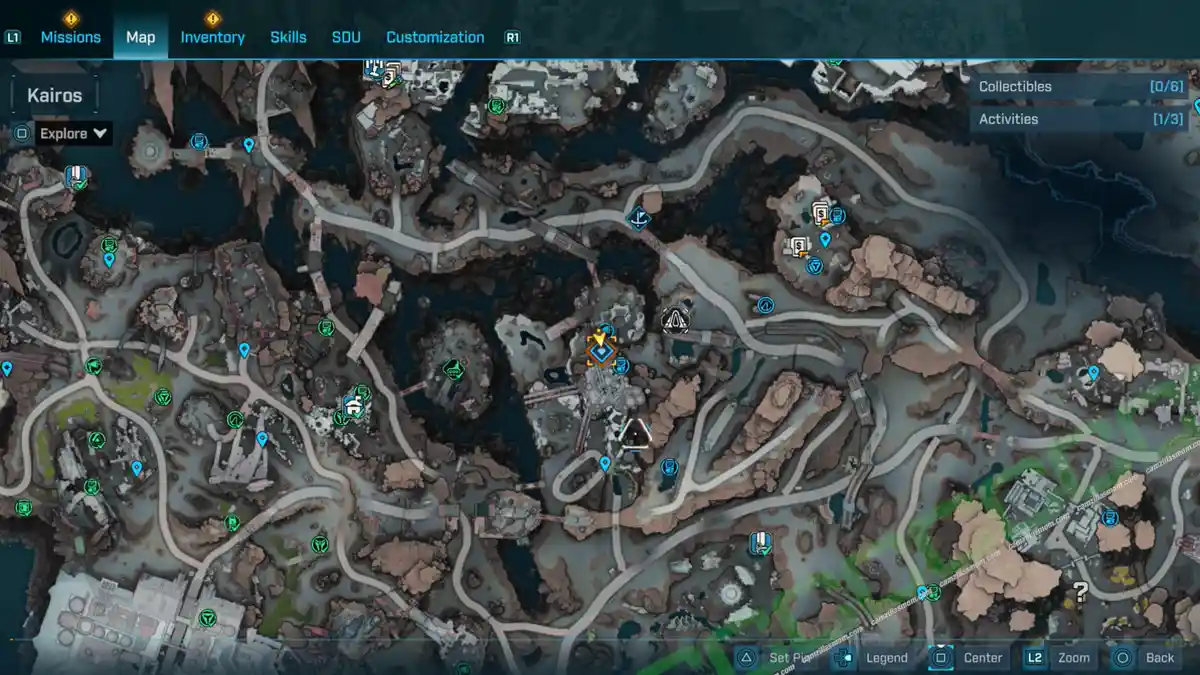Switch to the Inventory tab
The image size is (1200, 675).
click(212, 37)
